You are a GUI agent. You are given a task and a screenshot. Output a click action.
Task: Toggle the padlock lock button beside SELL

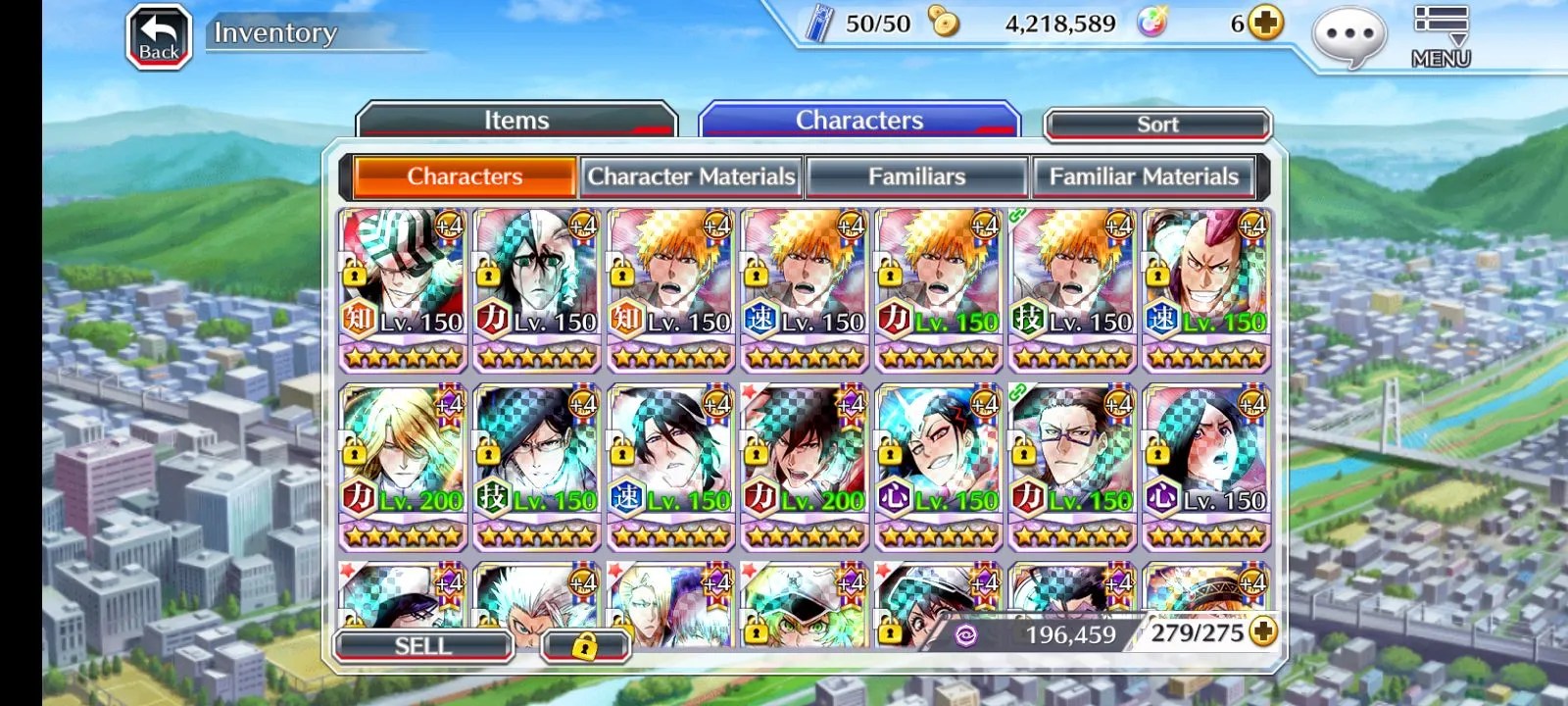pos(584,646)
